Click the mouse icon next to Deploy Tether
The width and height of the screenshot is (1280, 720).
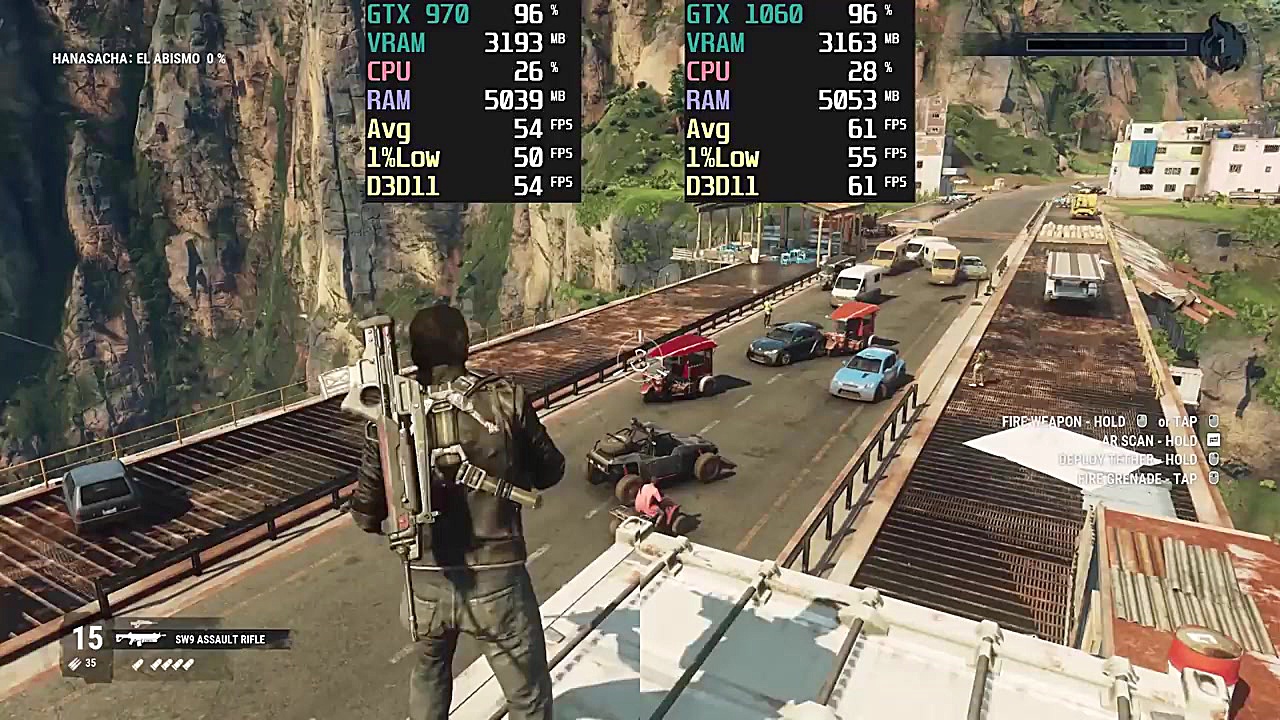pos(1213,459)
